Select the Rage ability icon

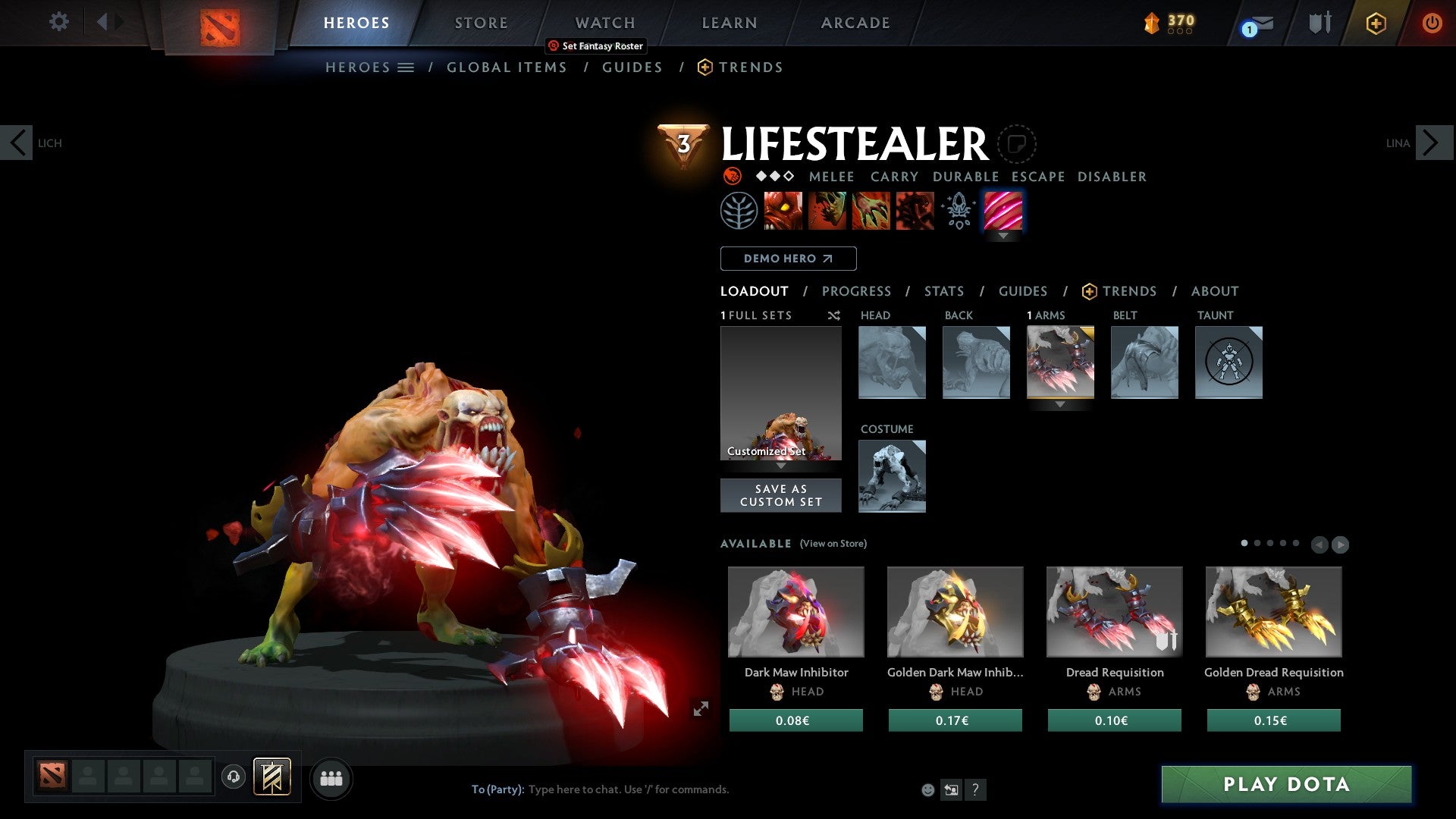point(783,210)
